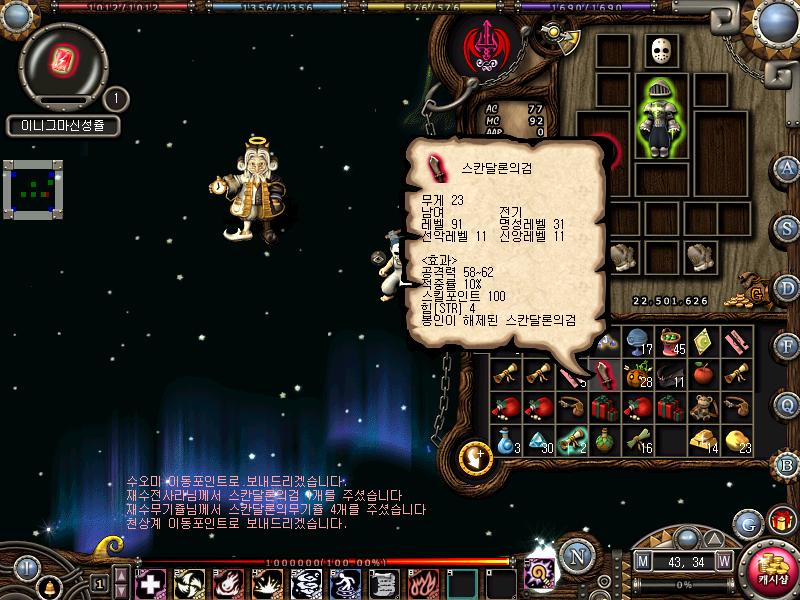Select the red apple in inventory
Screen dimensions: 800x600
pos(704,374)
